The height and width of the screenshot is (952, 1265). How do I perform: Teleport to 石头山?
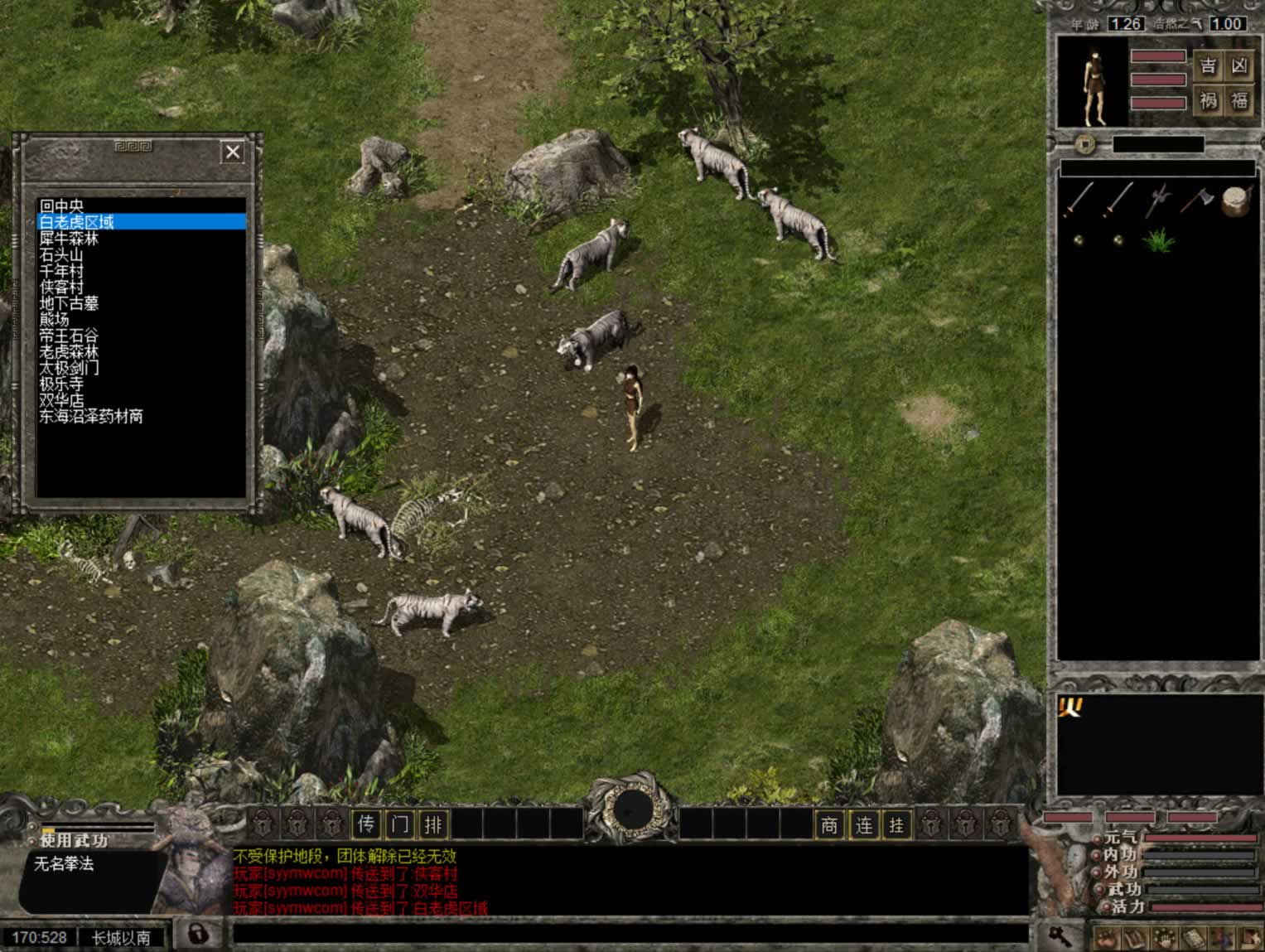62,254
